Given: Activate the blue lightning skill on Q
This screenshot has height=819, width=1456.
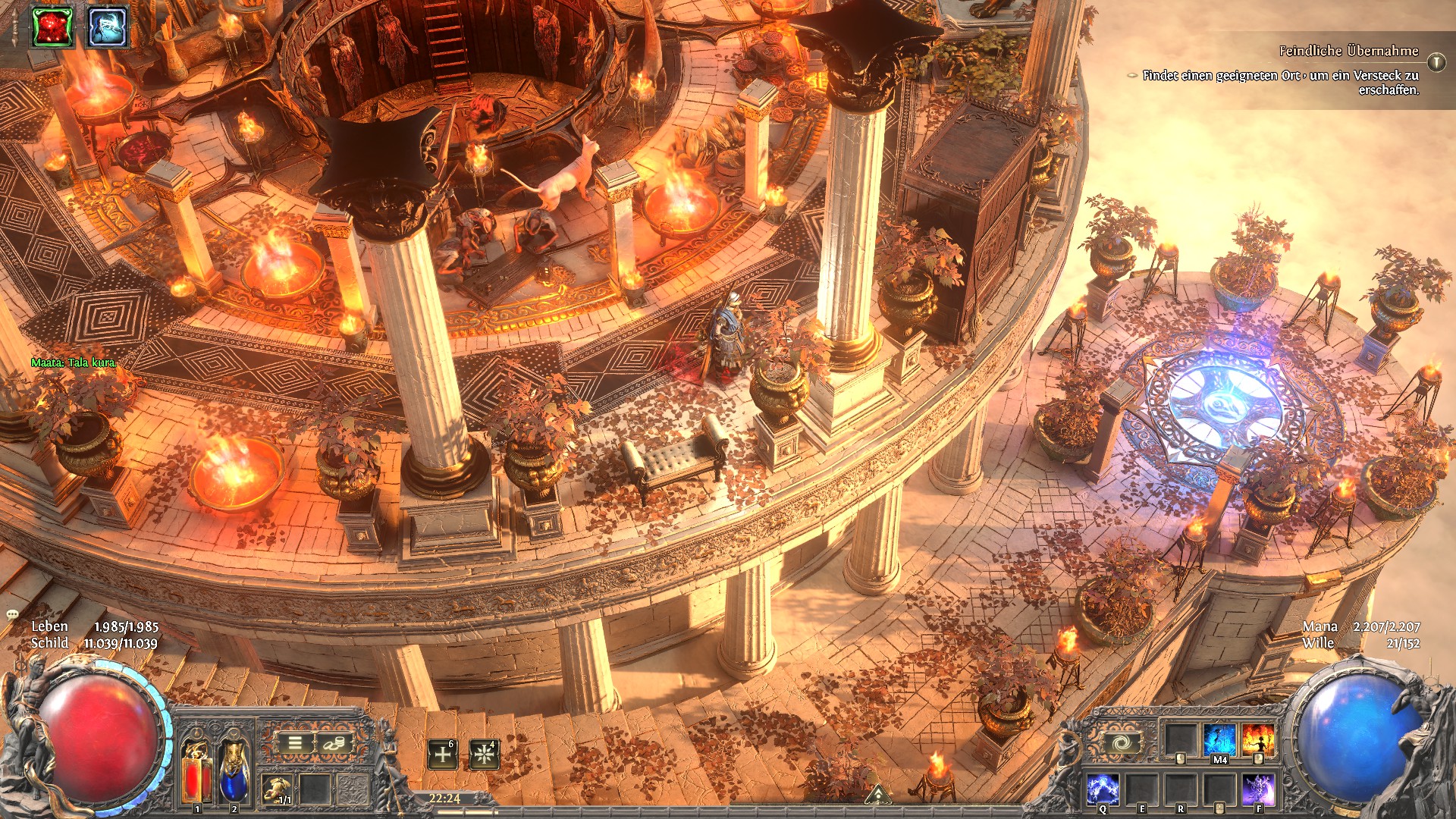Looking at the screenshot, I should [x=1103, y=789].
